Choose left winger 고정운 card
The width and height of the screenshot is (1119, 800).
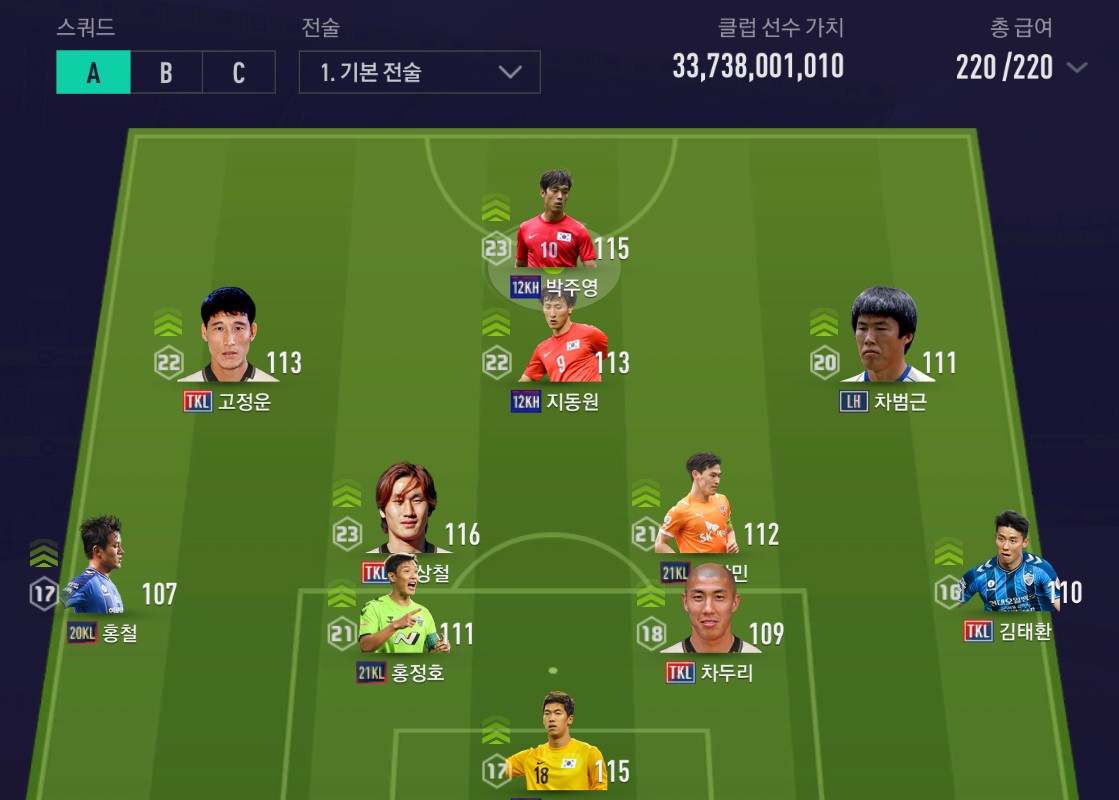click(228, 340)
